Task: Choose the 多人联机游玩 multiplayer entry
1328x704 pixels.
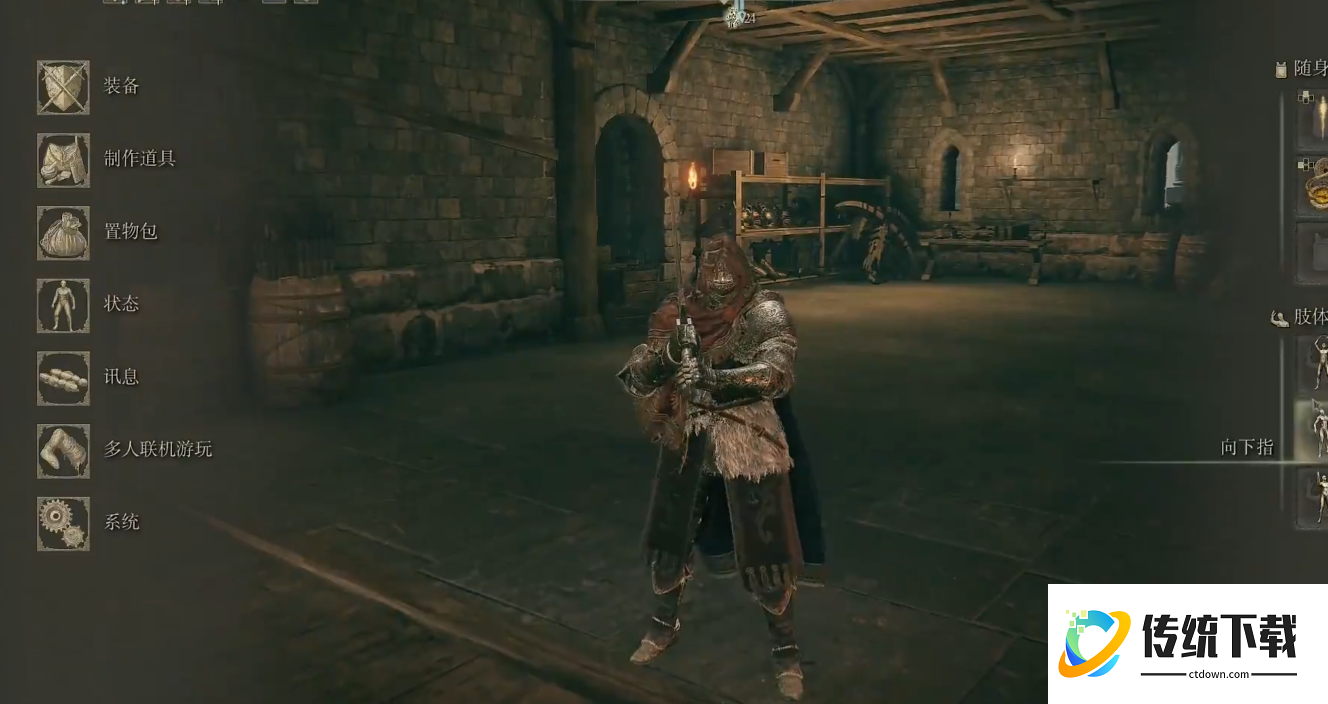Action: click(64, 451)
